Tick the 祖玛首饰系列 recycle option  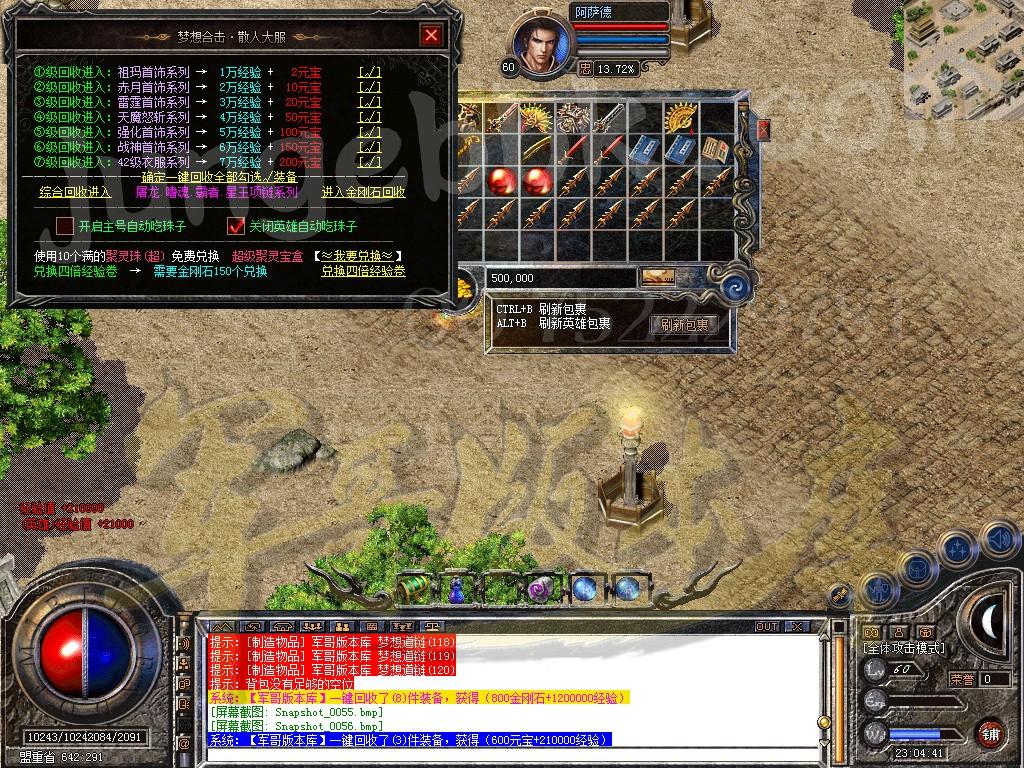[x=369, y=72]
